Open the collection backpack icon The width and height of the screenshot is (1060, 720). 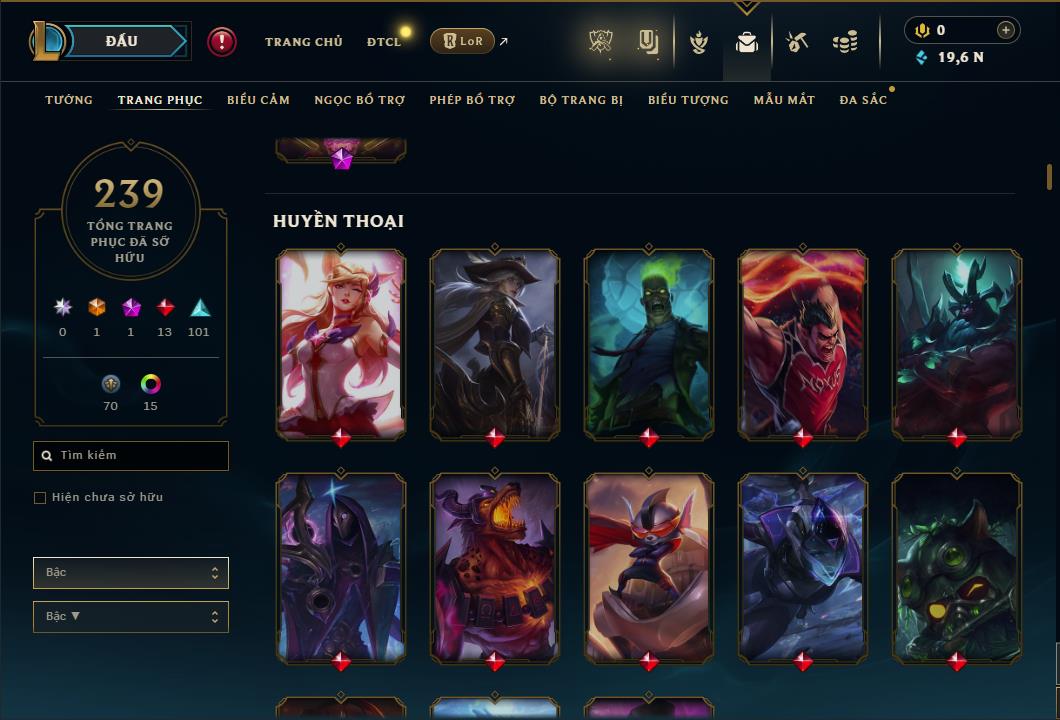pos(746,42)
